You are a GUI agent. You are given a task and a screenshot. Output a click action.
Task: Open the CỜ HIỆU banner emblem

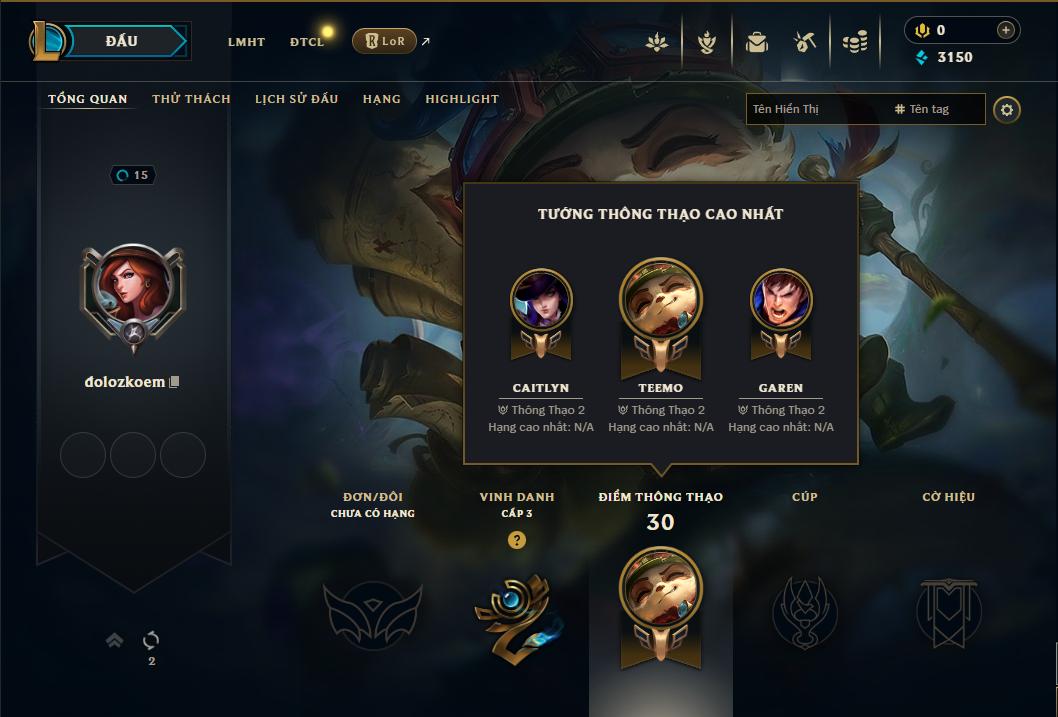pos(949,613)
